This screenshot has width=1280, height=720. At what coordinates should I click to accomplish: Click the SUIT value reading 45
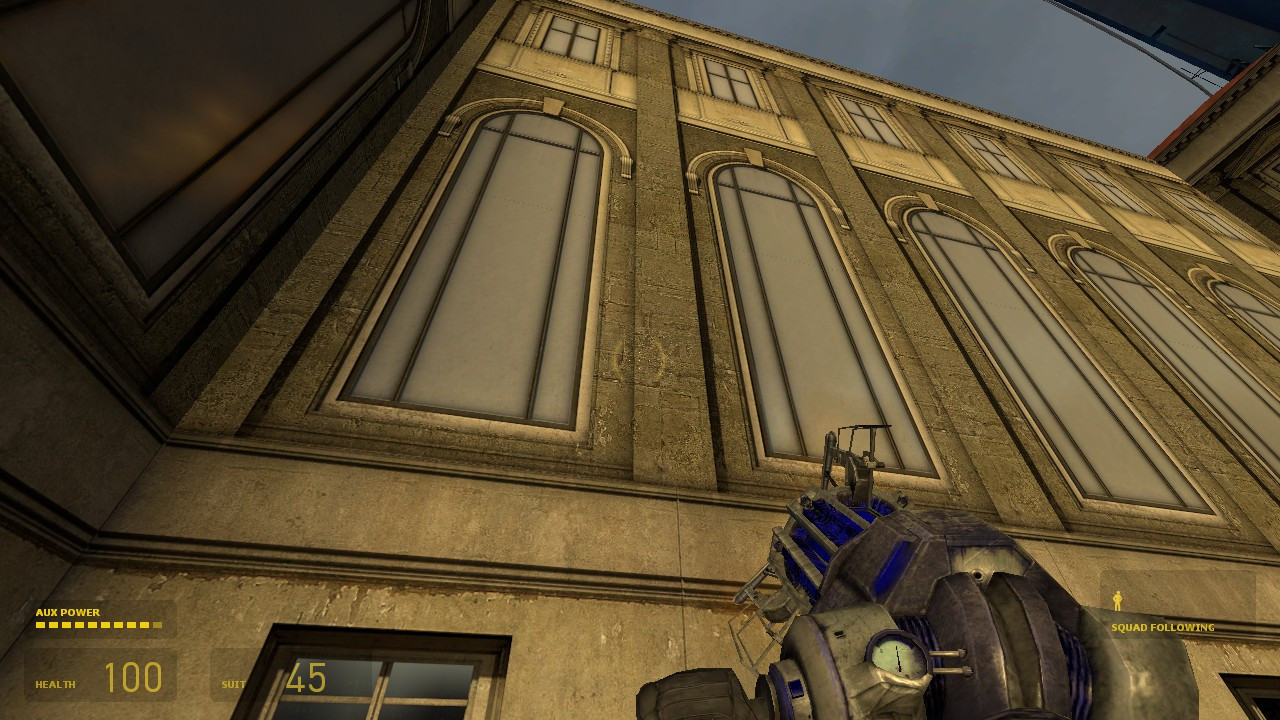click(x=305, y=679)
